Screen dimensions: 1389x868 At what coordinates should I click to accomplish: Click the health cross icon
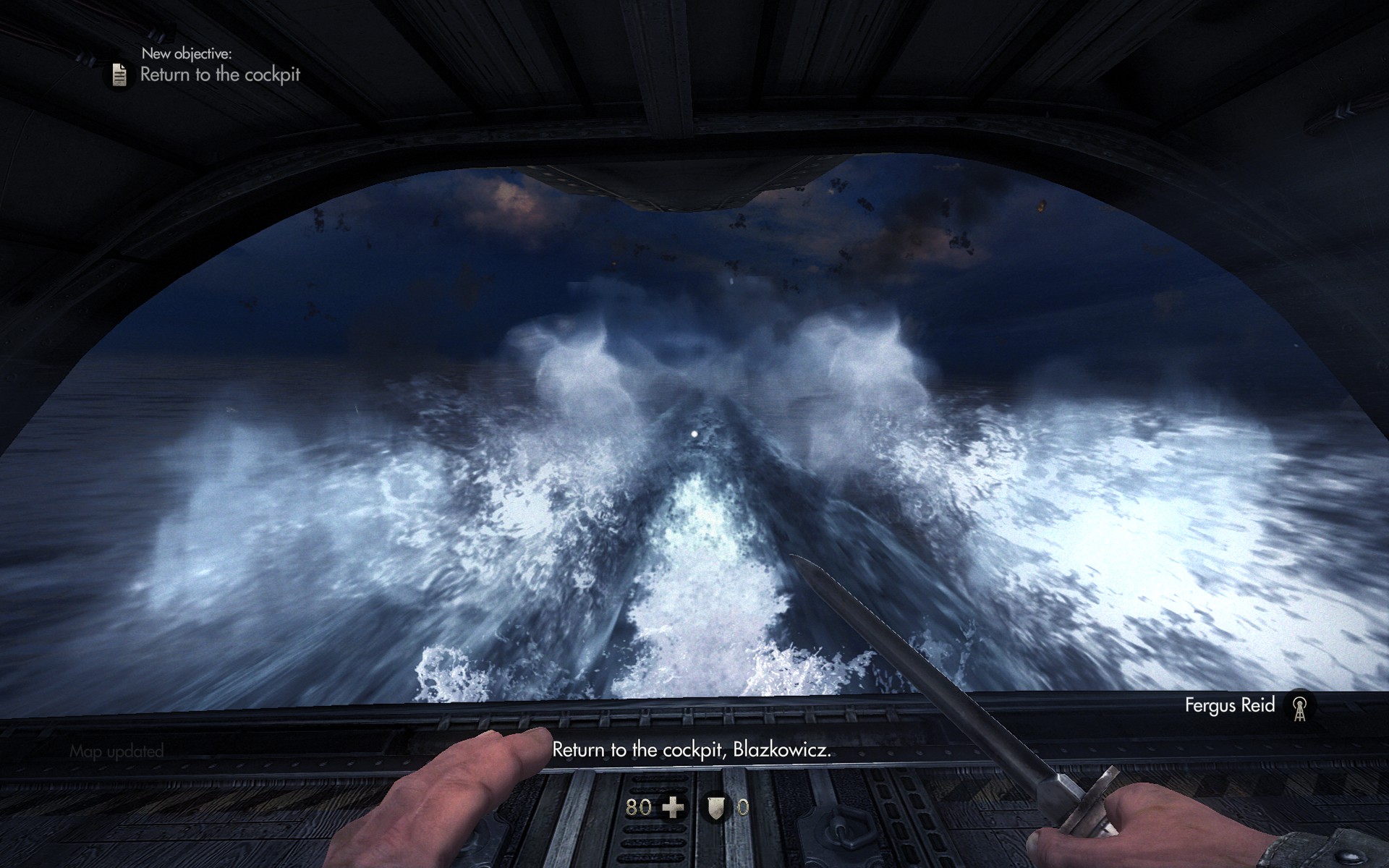pos(674,807)
